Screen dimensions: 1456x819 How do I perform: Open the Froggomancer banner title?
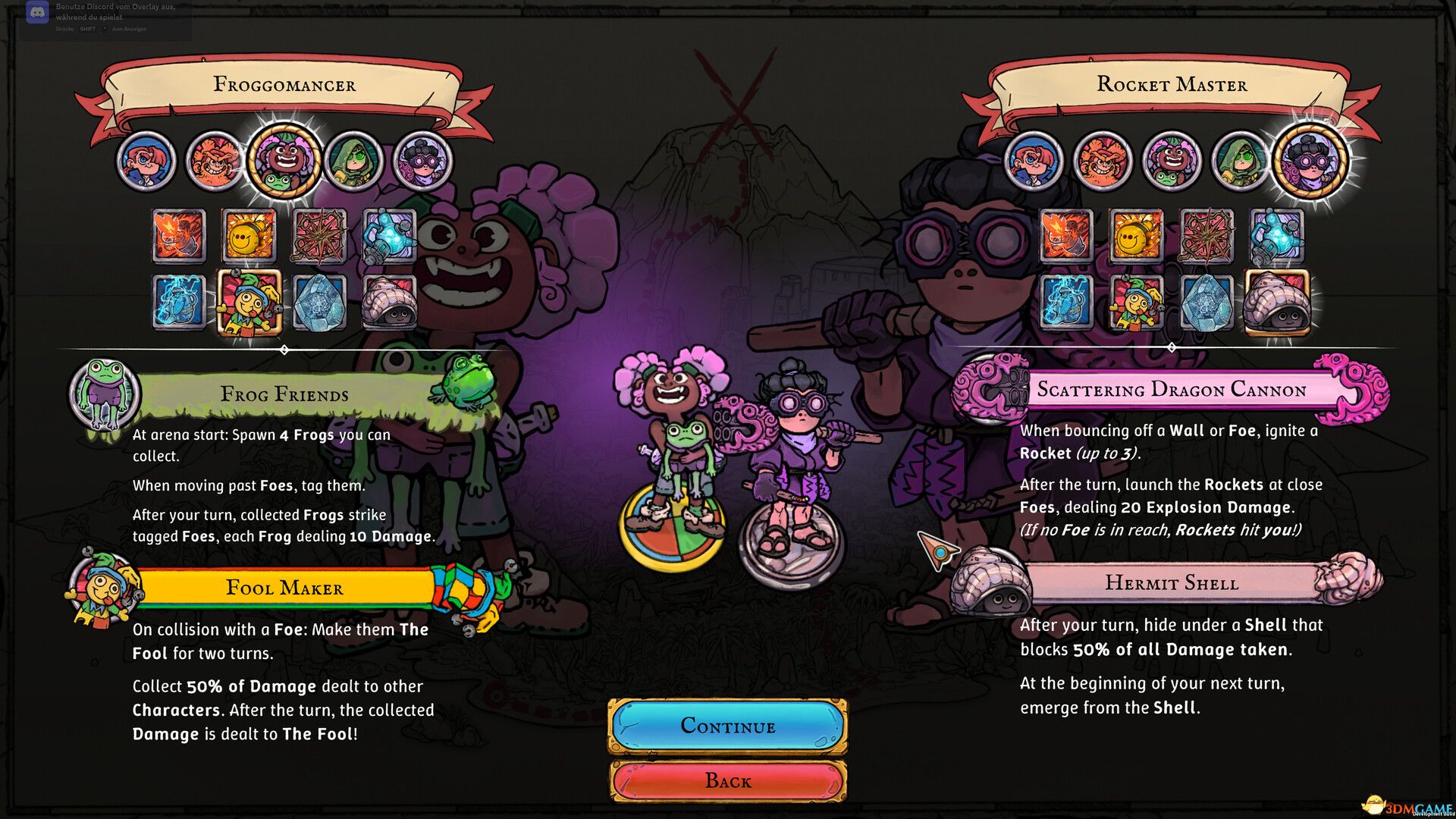[284, 85]
